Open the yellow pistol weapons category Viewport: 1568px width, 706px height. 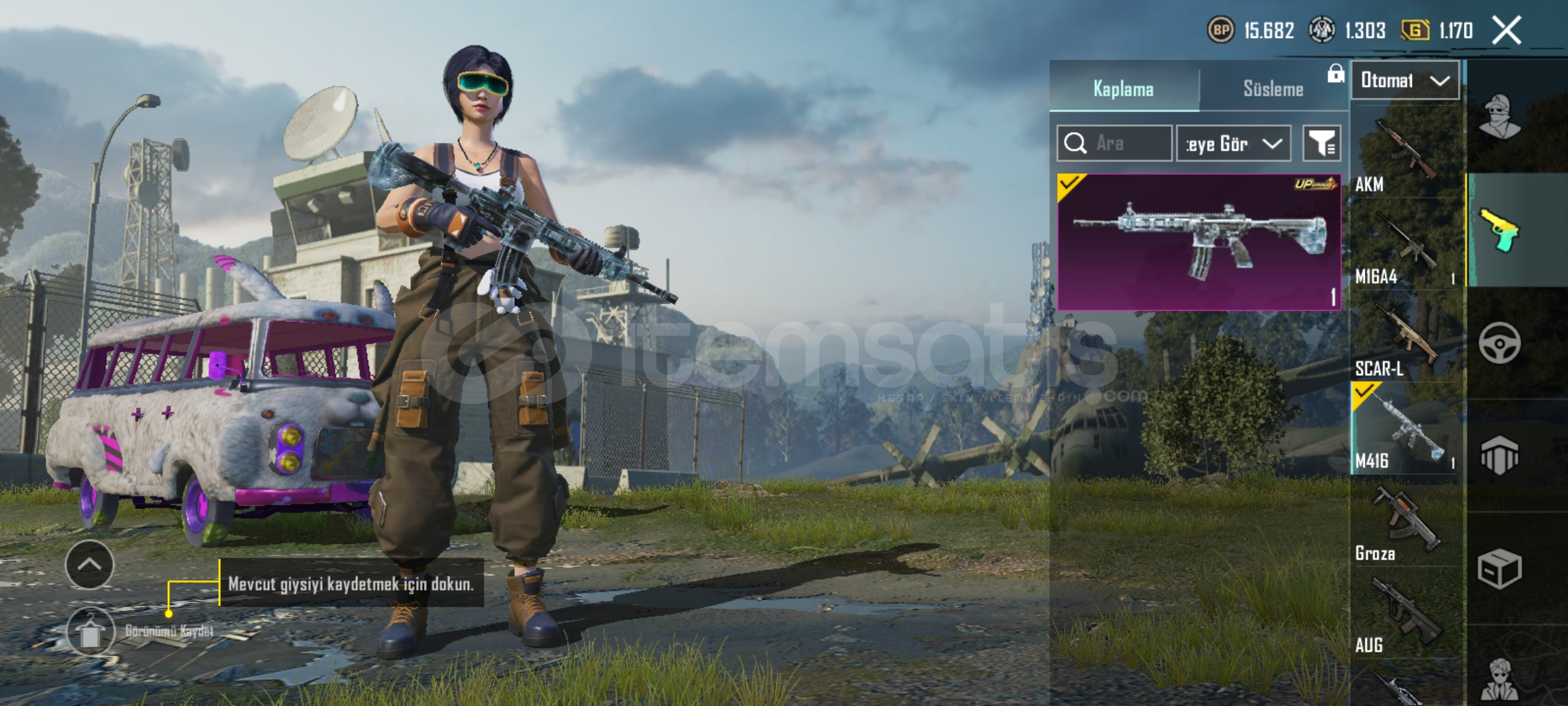(1499, 230)
